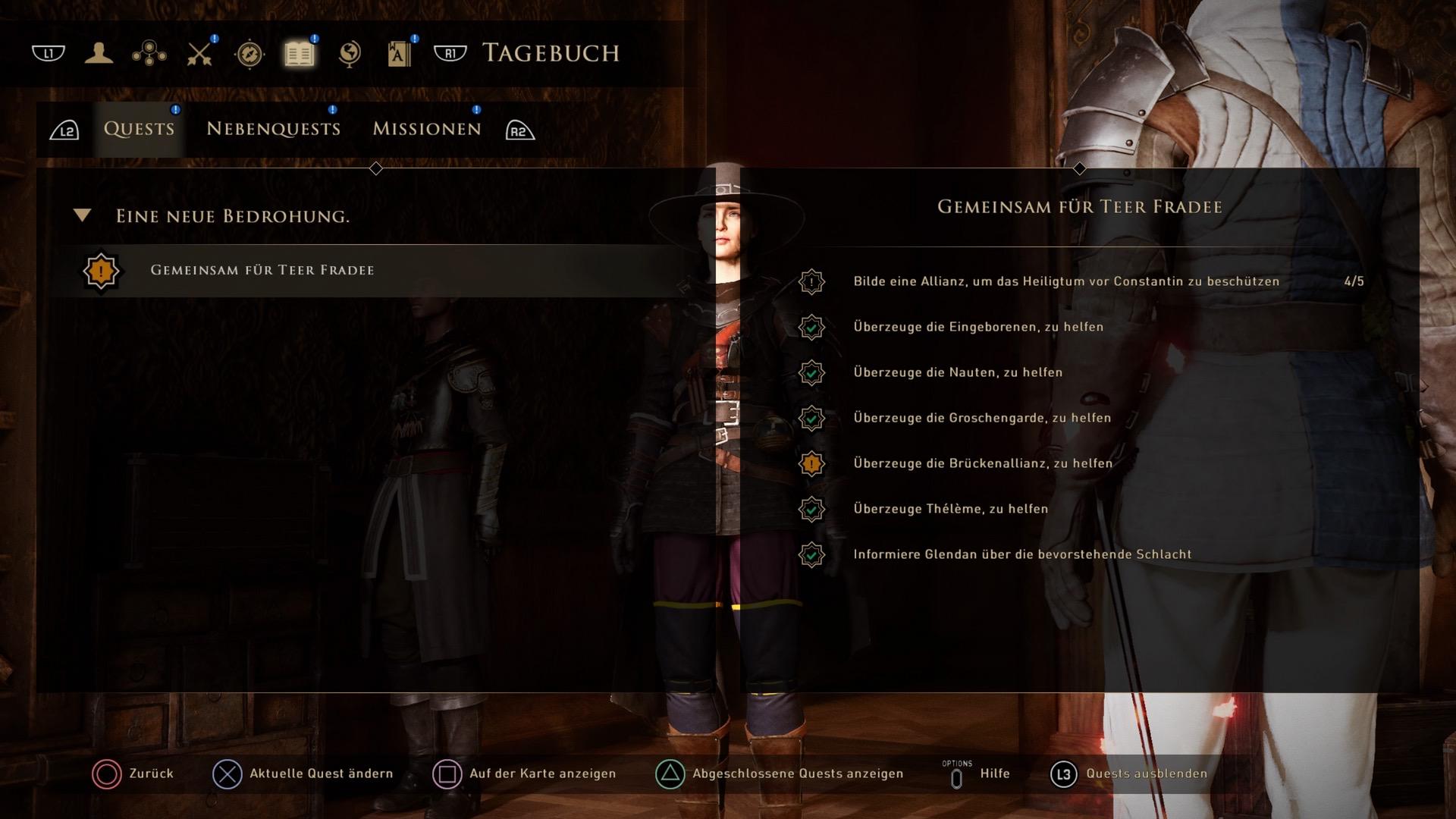
Task: Select the Bilde eine Allianz main objective
Action: point(1066,281)
